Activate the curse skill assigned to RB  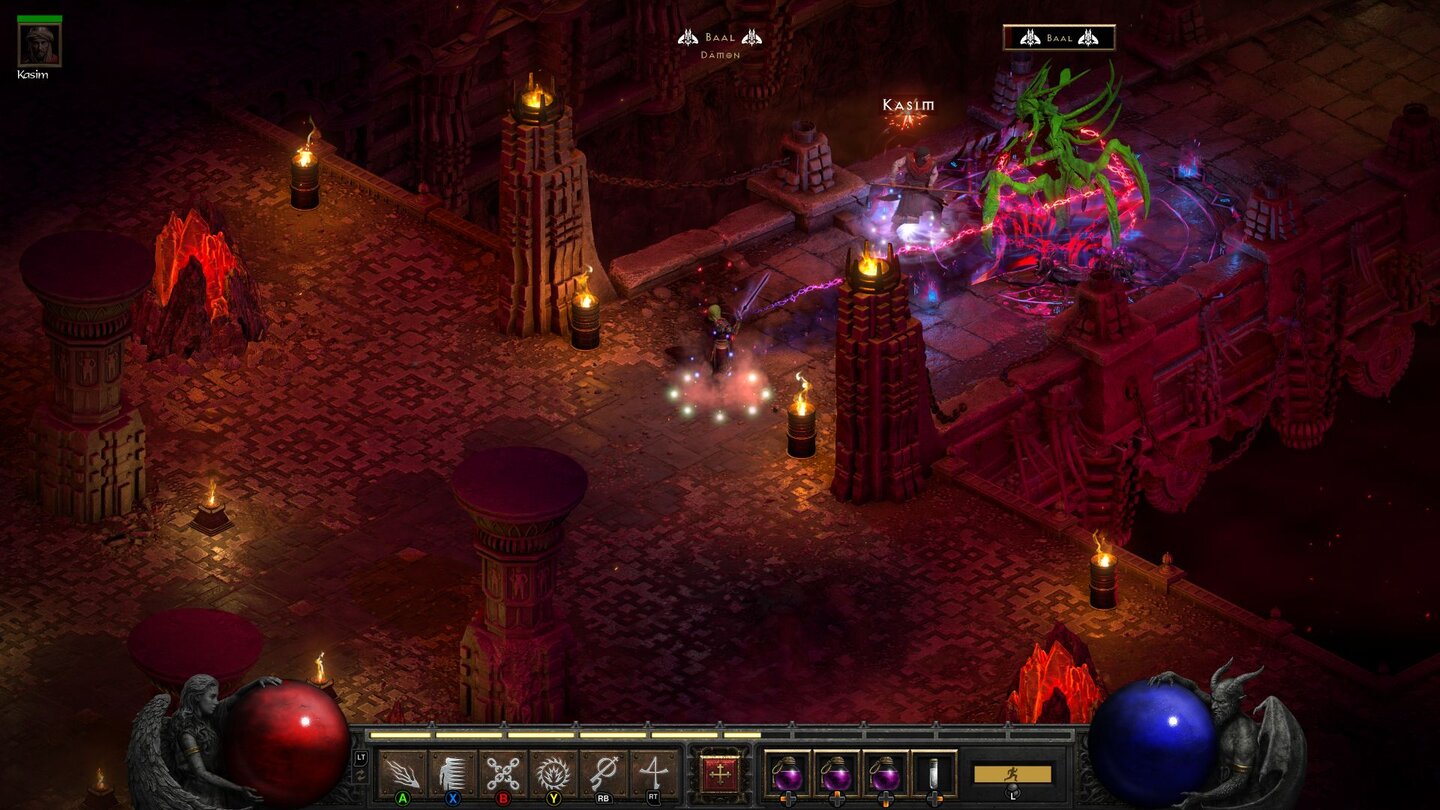pos(602,770)
